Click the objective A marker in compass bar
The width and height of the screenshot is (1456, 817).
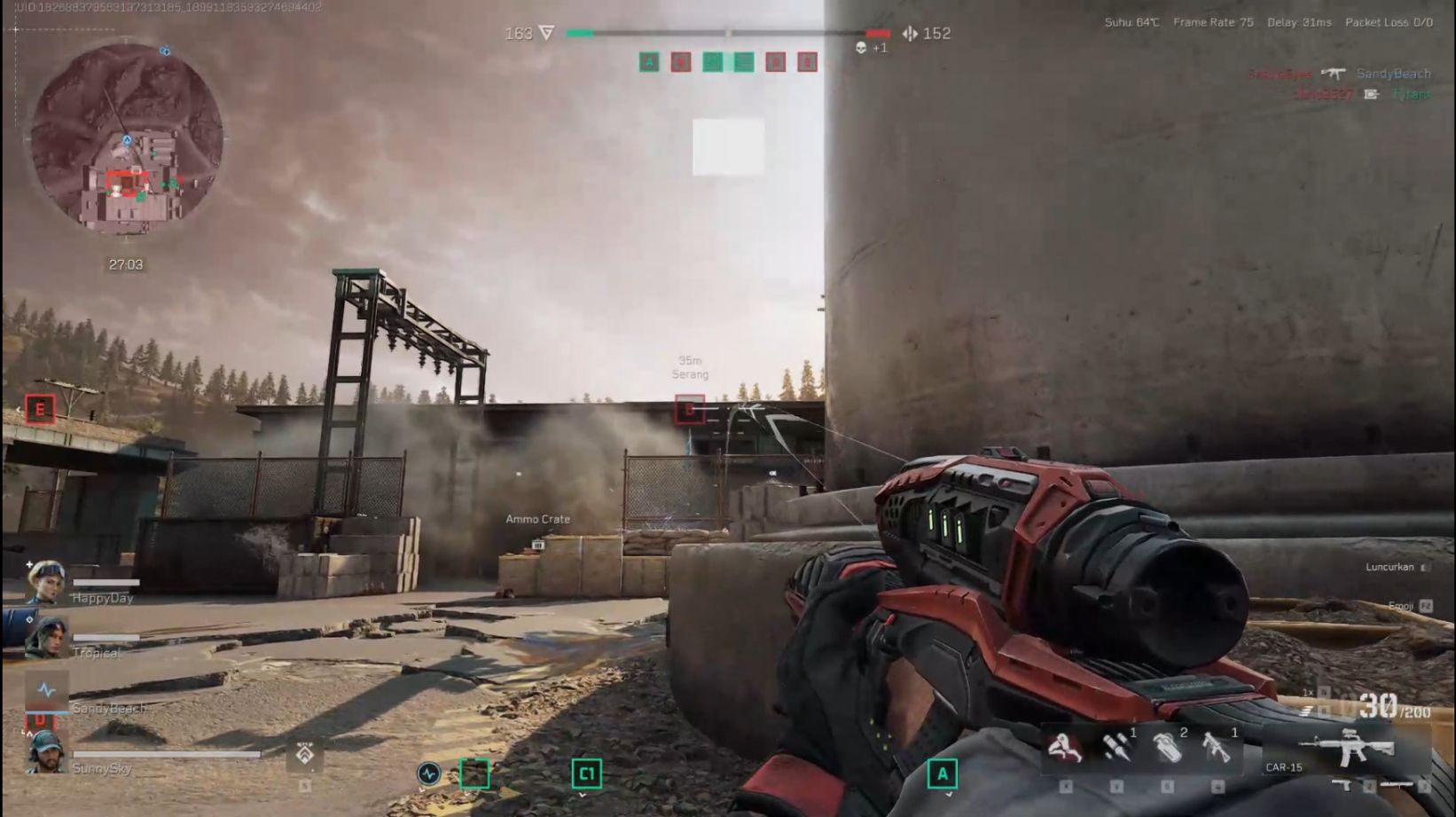tap(942, 774)
